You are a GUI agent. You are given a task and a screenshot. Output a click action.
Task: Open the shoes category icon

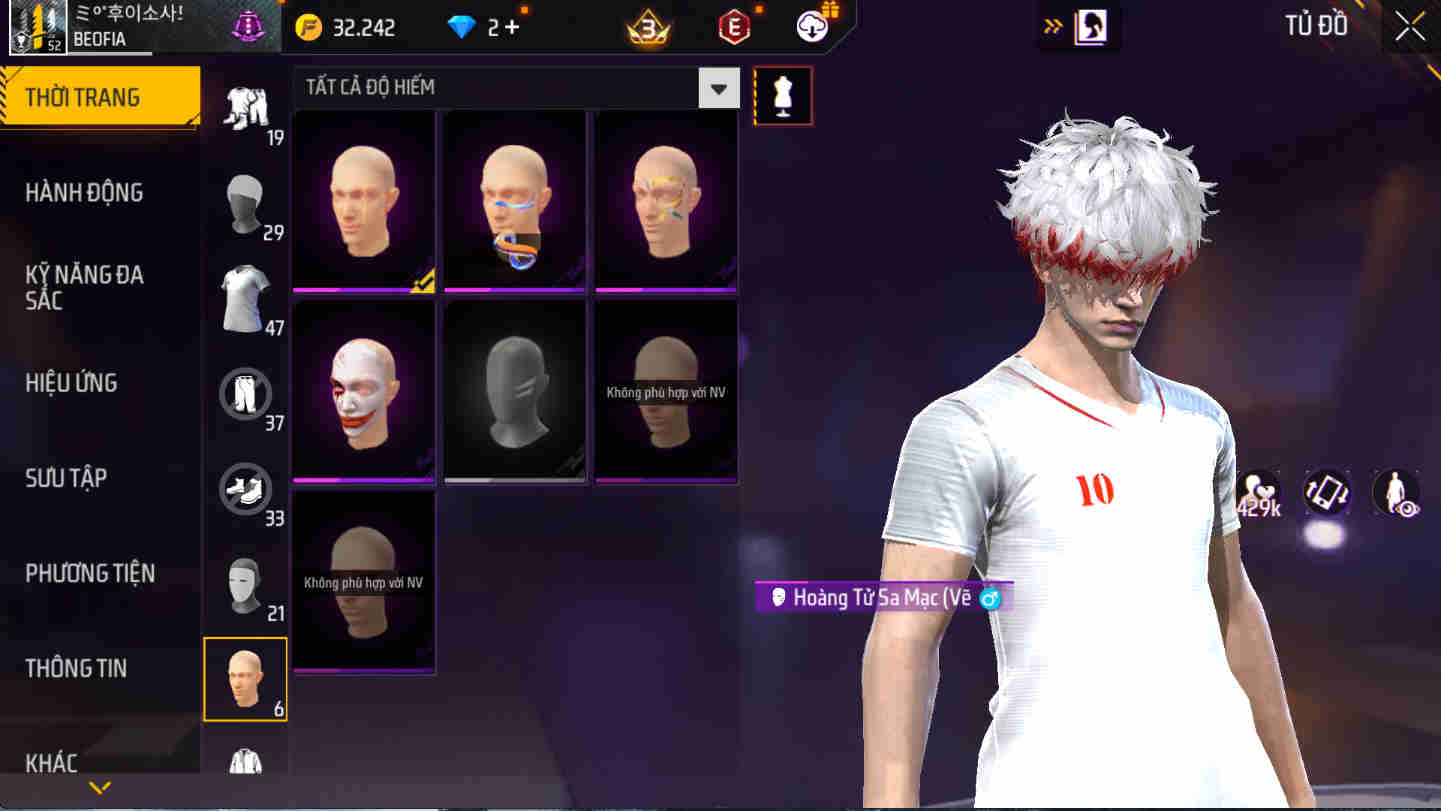point(245,489)
